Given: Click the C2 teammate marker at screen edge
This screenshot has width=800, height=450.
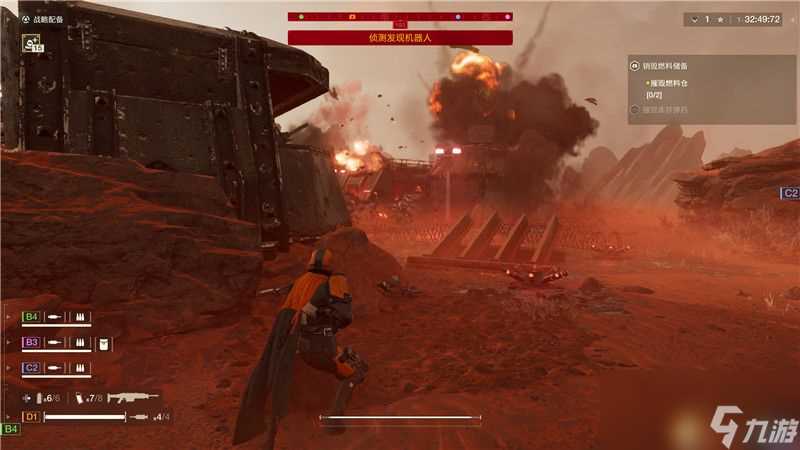Looking at the screenshot, I should tap(790, 193).
